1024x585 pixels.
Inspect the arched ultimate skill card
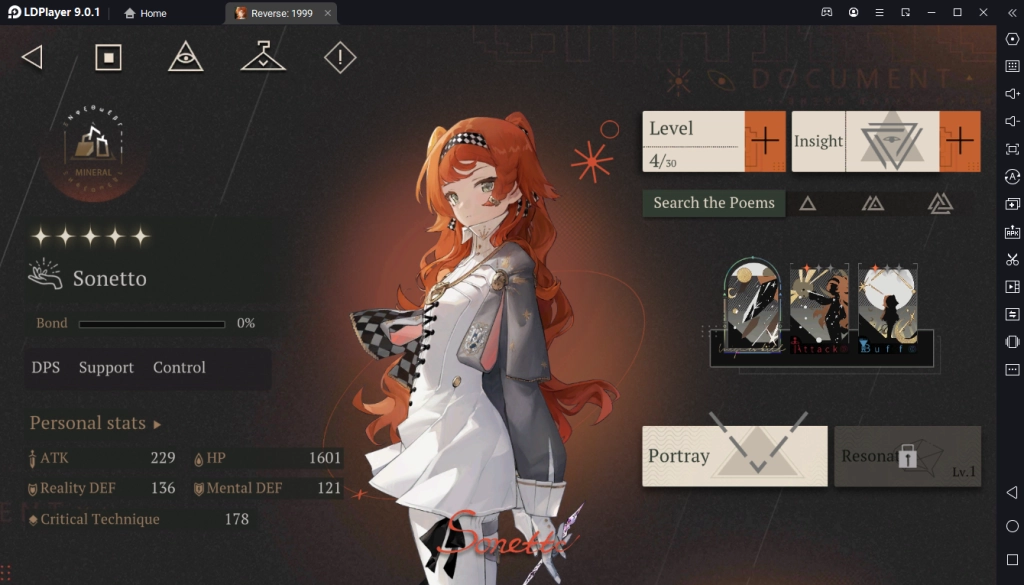coord(753,305)
